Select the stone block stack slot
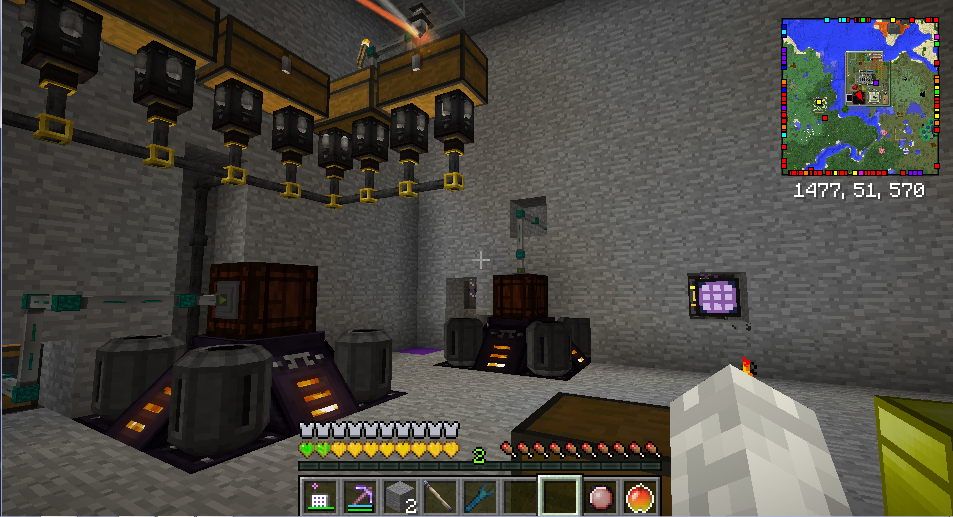953x517 pixels. pos(400,496)
